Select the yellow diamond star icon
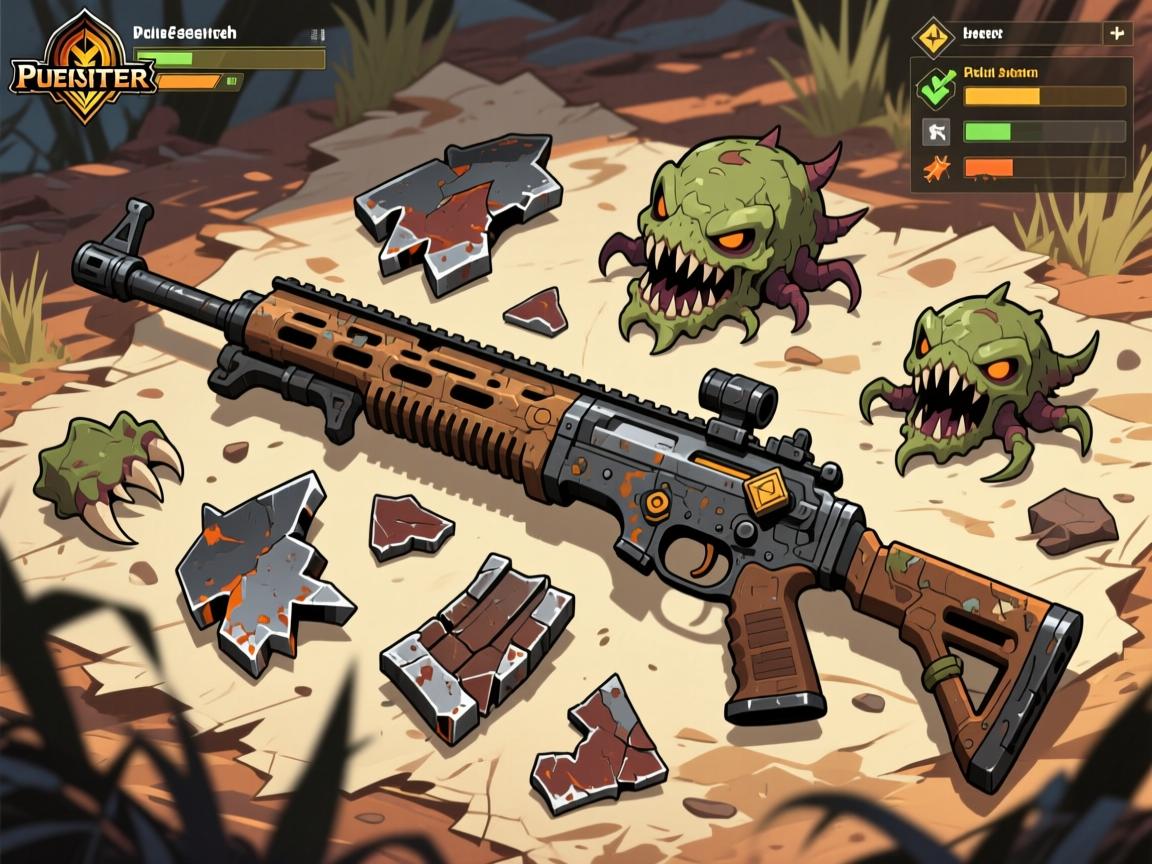 point(930,36)
